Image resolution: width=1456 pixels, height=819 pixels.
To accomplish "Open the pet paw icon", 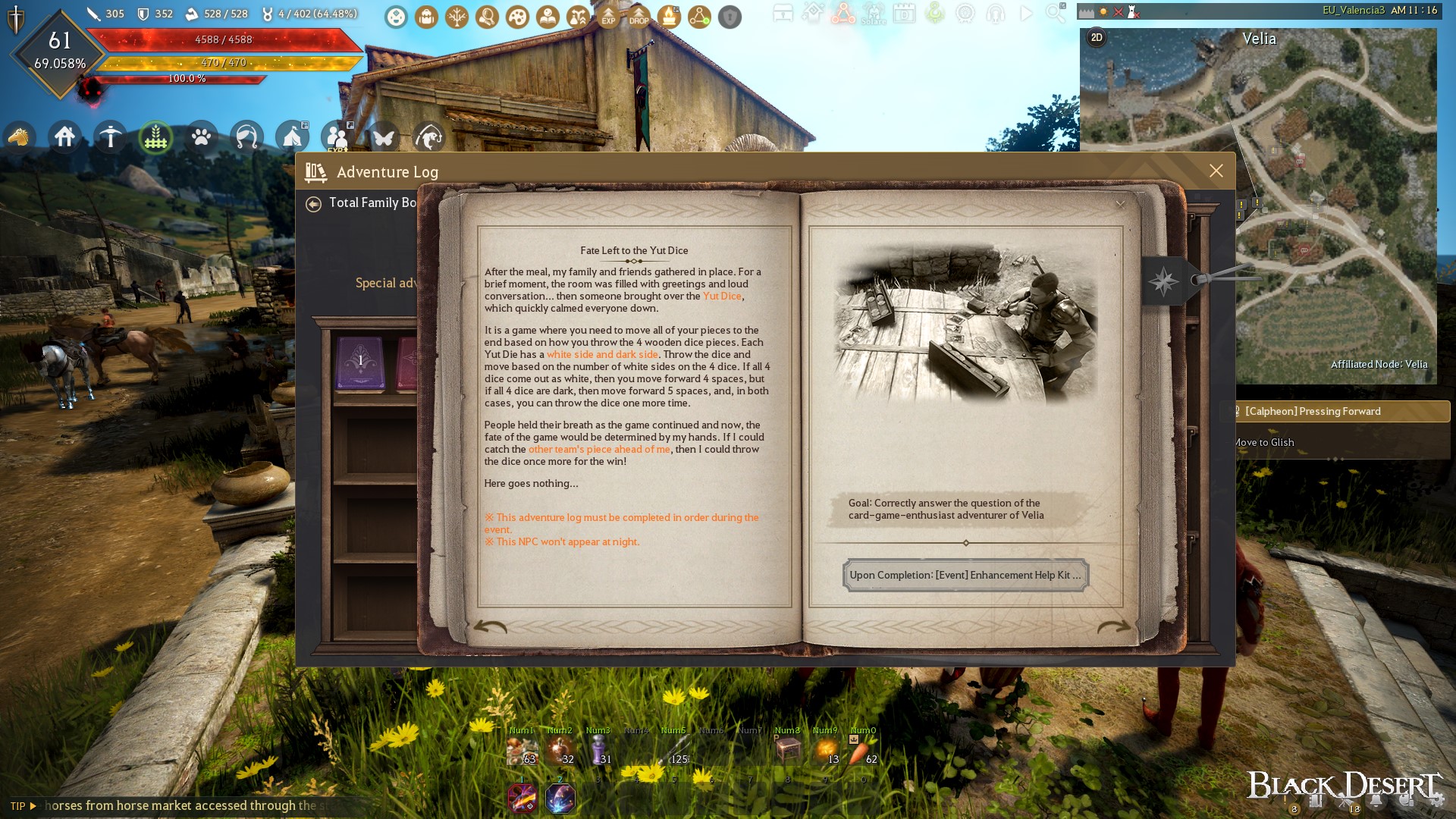I will [202, 137].
